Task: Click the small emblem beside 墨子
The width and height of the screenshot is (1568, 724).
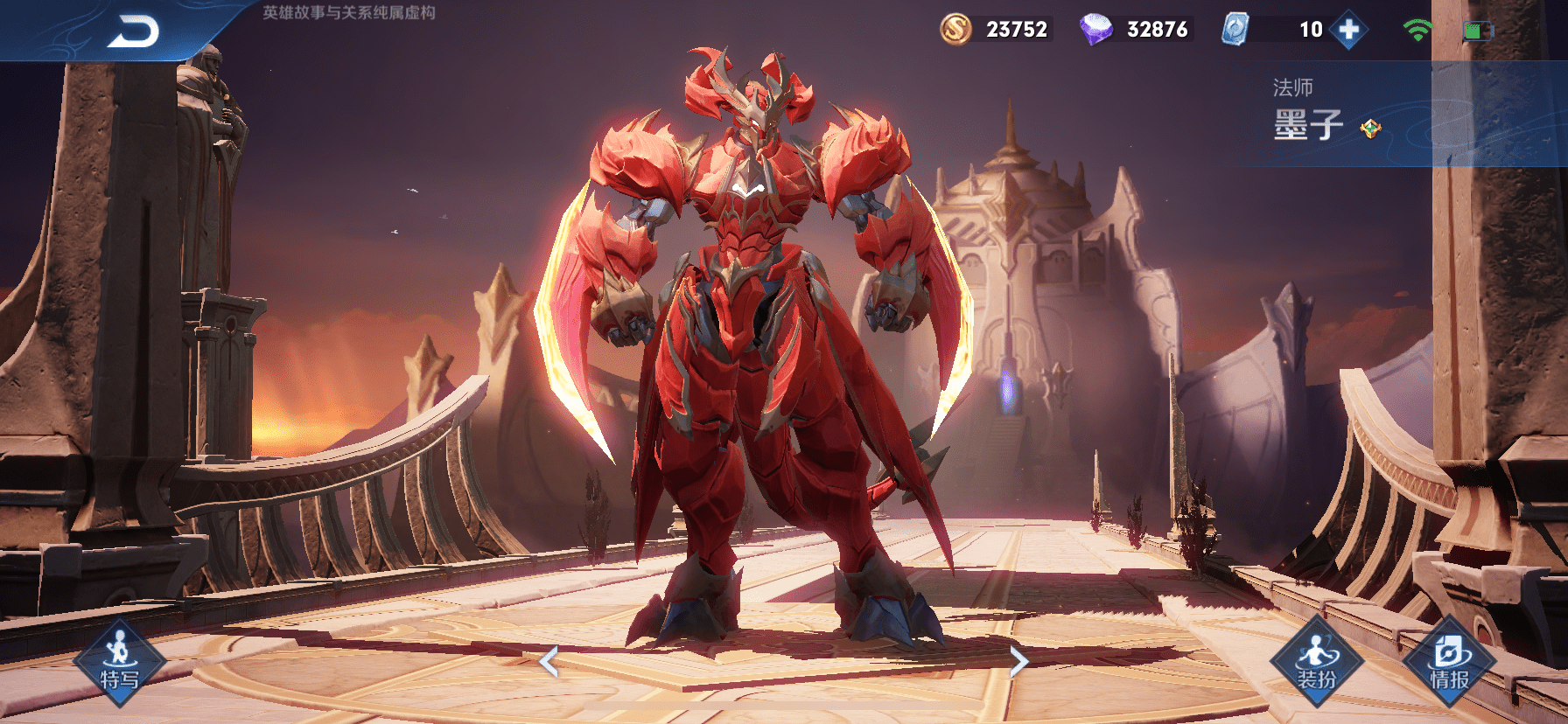Action: coord(1370,129)
